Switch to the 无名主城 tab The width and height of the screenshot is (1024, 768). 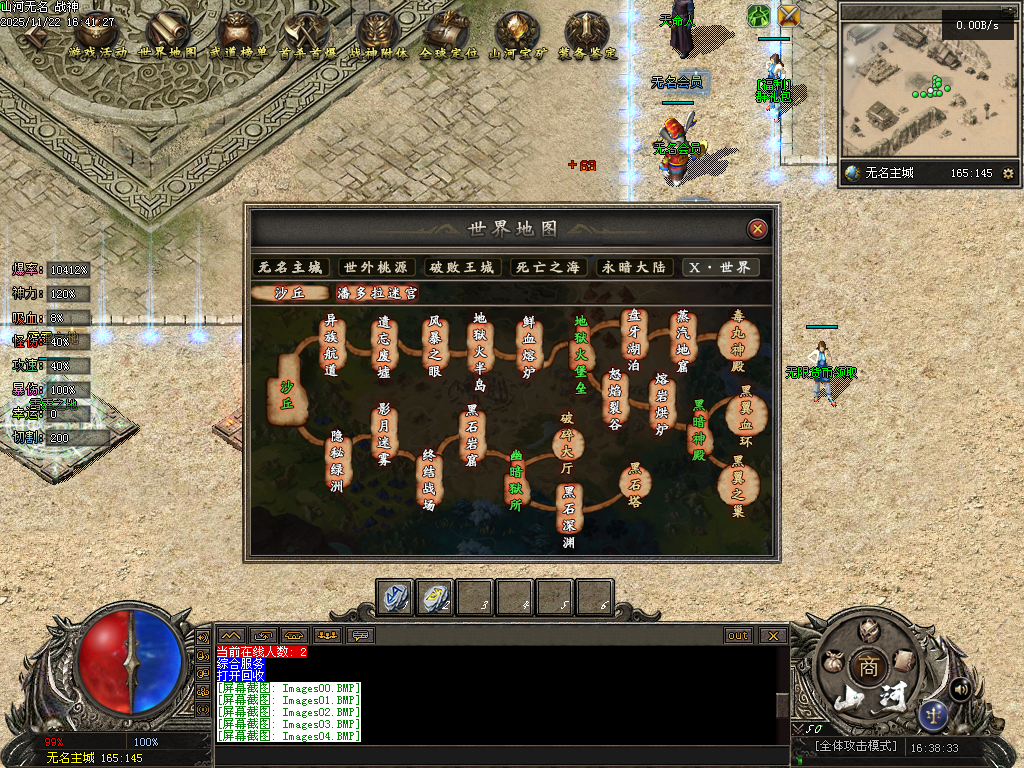[291, 267]
